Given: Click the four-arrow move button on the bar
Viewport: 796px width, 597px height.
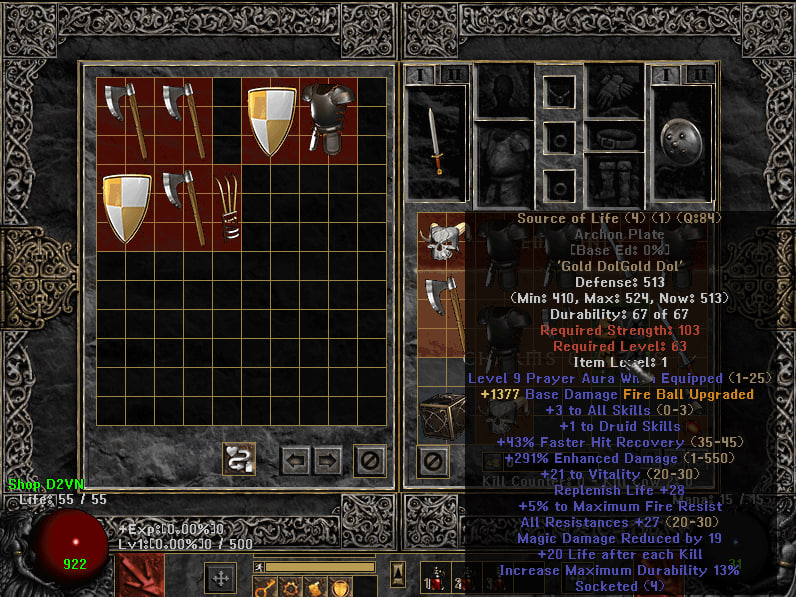Looking at the screenshot, I should click(x=220, y=578).
